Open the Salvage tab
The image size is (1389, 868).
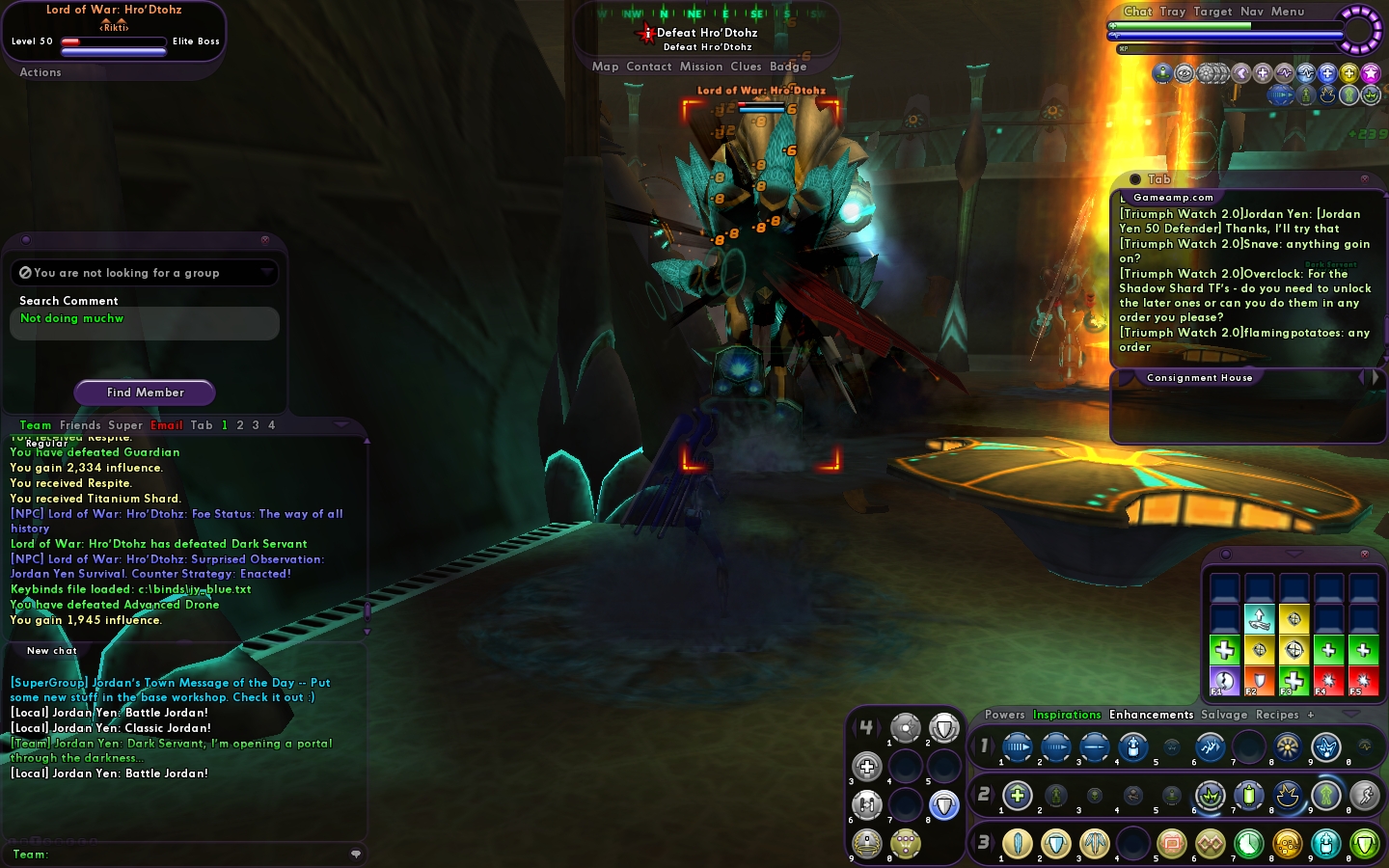[x=1224, y=715]
